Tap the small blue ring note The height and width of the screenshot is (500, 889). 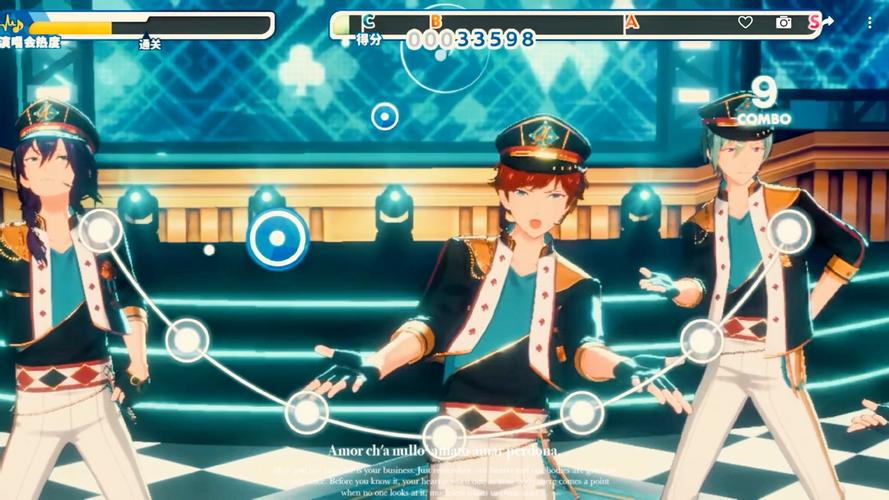[x=384, y=117]
